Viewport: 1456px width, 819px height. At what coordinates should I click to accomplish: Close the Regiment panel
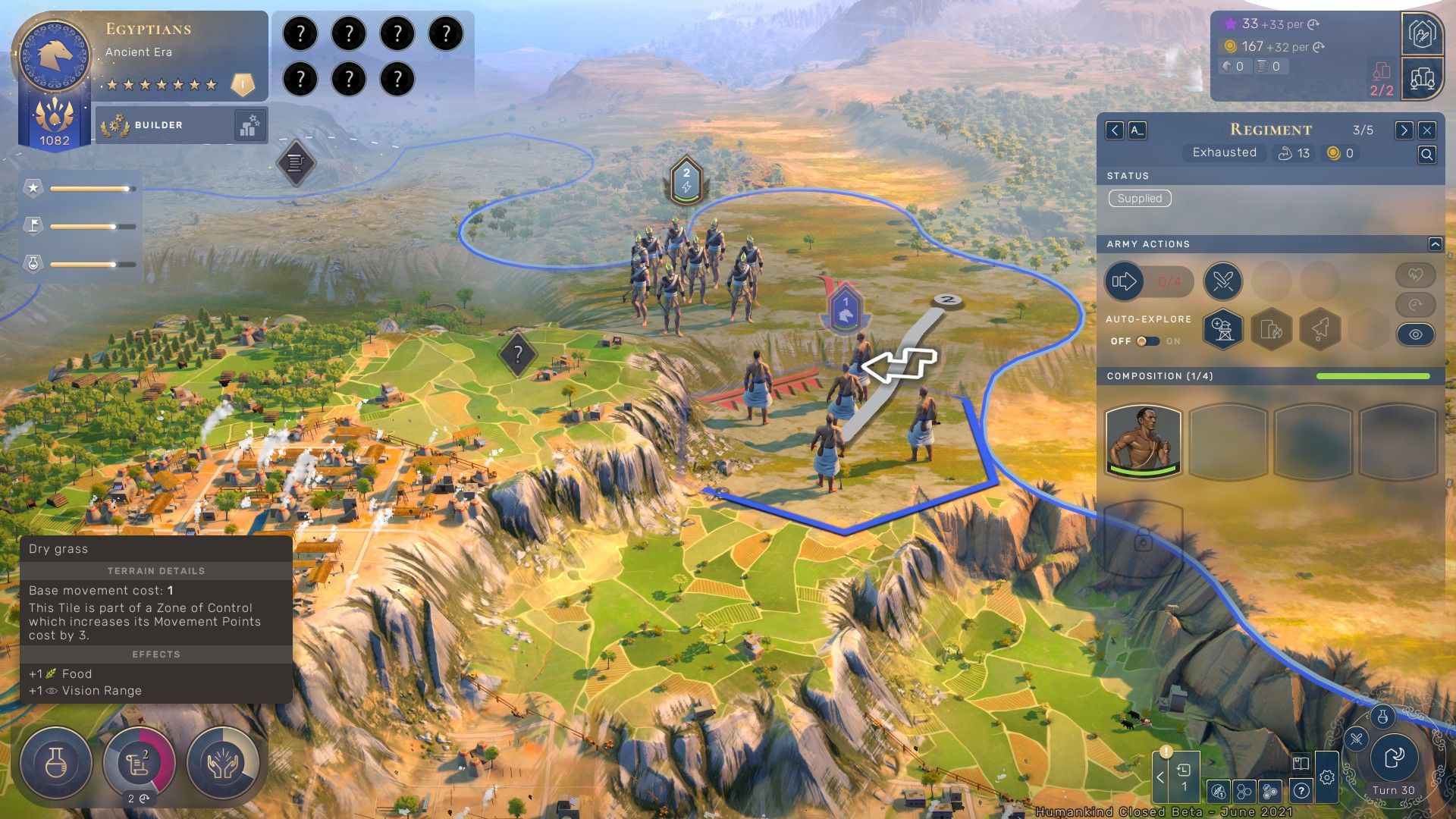(x=1426, y=130)
